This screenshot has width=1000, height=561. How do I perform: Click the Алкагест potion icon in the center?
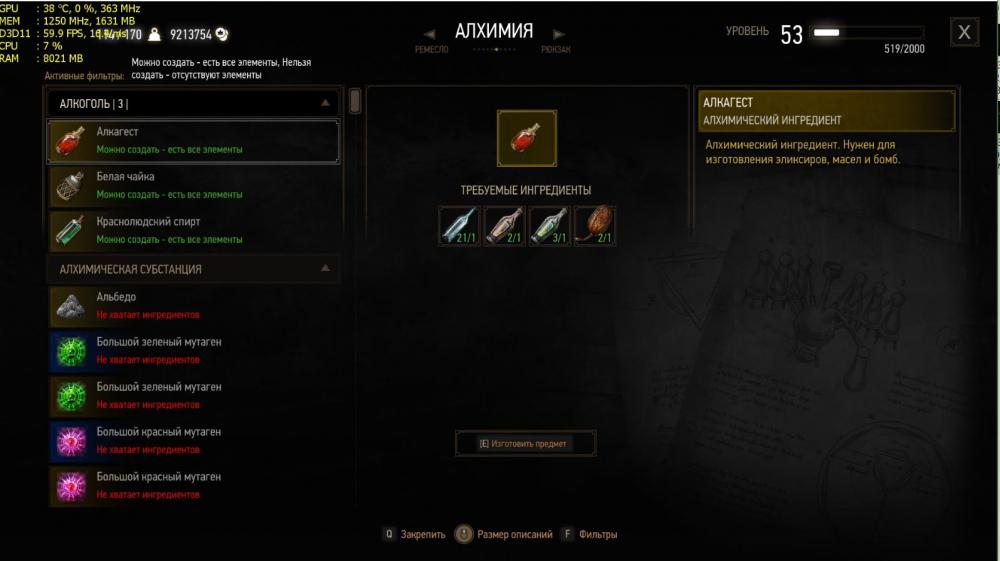click(x=527, y=138)
